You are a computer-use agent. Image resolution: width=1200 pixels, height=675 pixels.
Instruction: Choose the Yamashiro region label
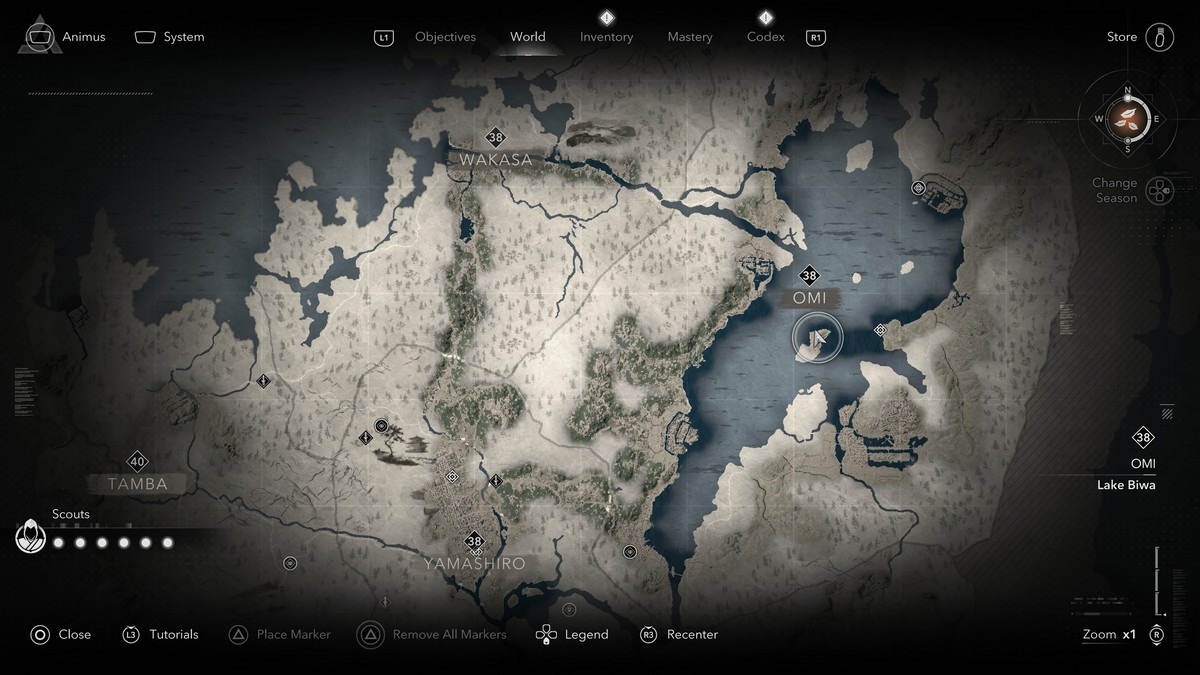(x=473, y=564)
